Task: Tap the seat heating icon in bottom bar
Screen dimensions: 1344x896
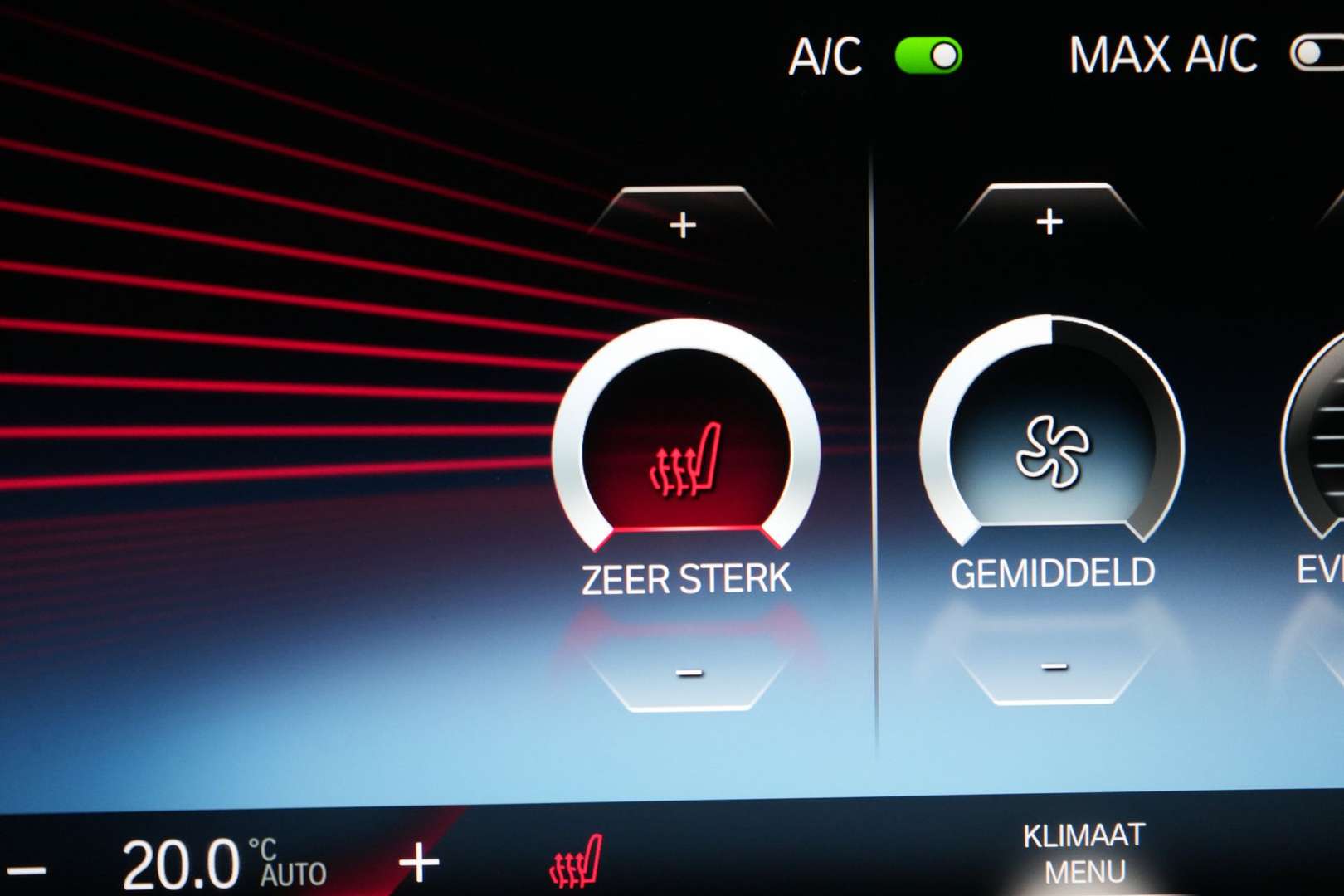Action: click(576, 863)
